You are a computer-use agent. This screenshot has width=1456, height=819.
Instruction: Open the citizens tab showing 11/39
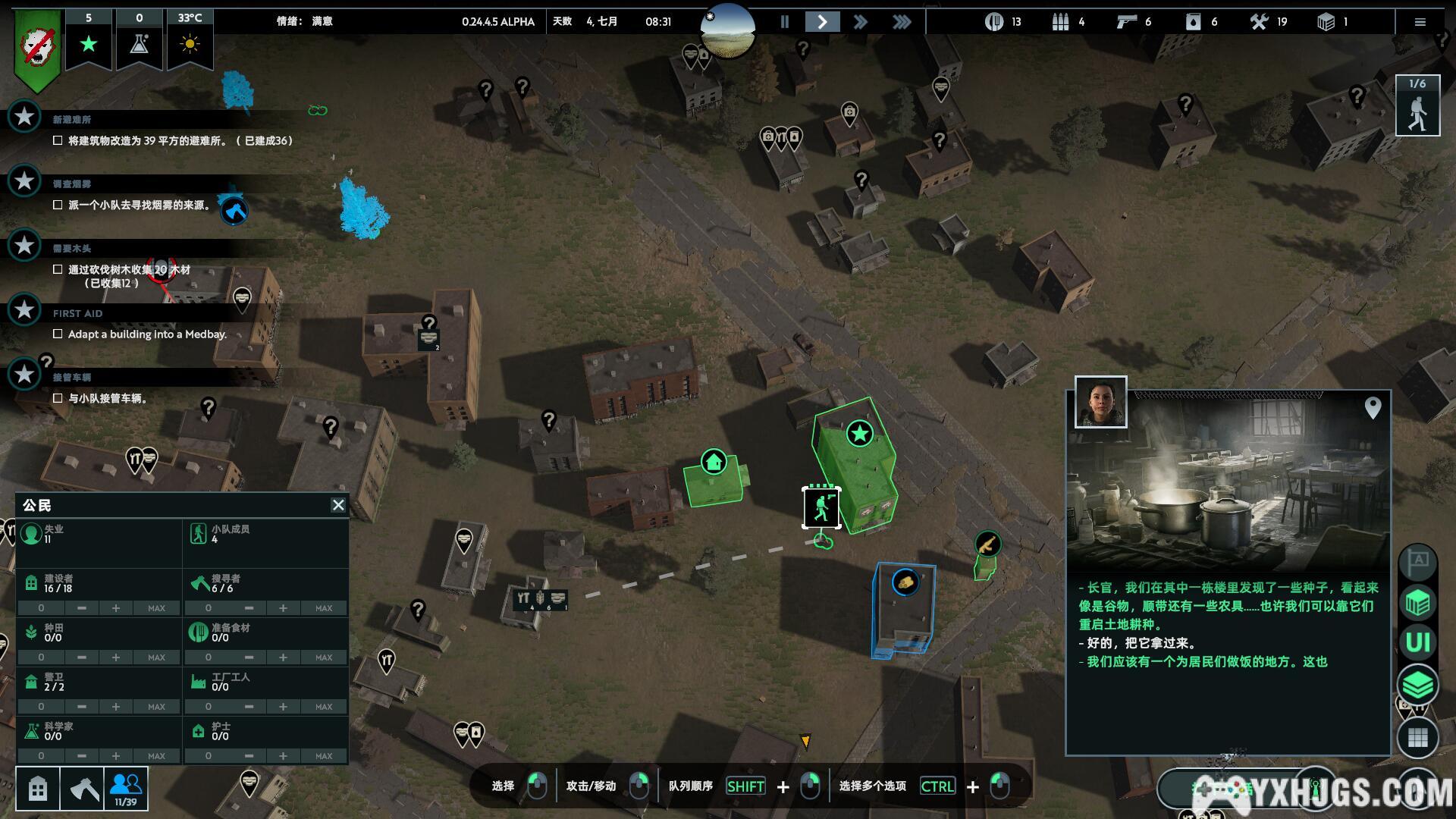coord(126,789)
